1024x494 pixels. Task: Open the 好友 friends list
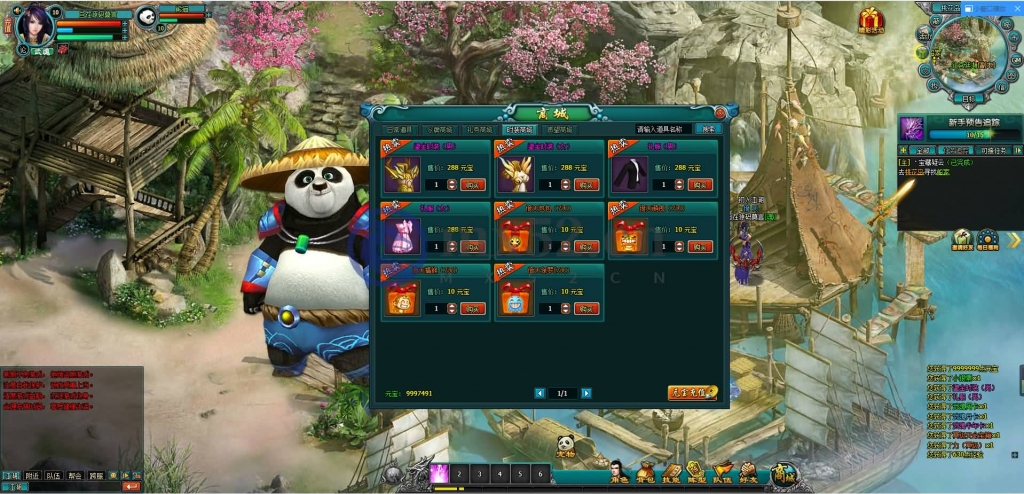tap(750, 473)
